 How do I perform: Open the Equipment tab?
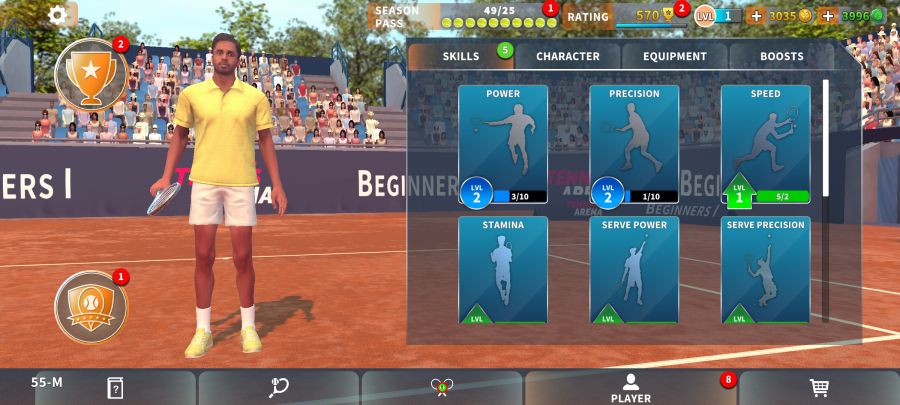point(675,56)
